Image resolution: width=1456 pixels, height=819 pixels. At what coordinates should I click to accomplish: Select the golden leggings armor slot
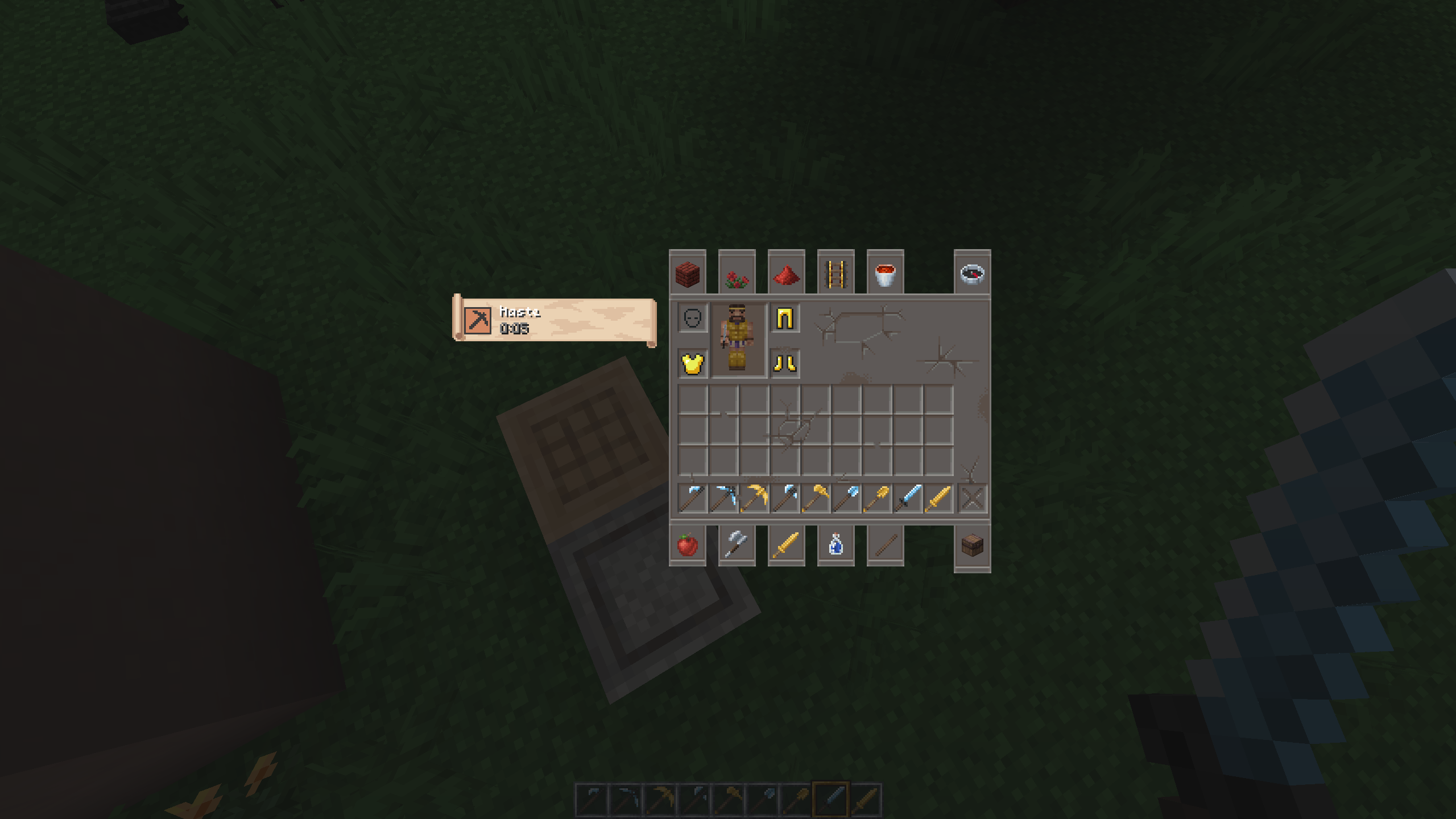pyautogui.click(x=785, y=318)
